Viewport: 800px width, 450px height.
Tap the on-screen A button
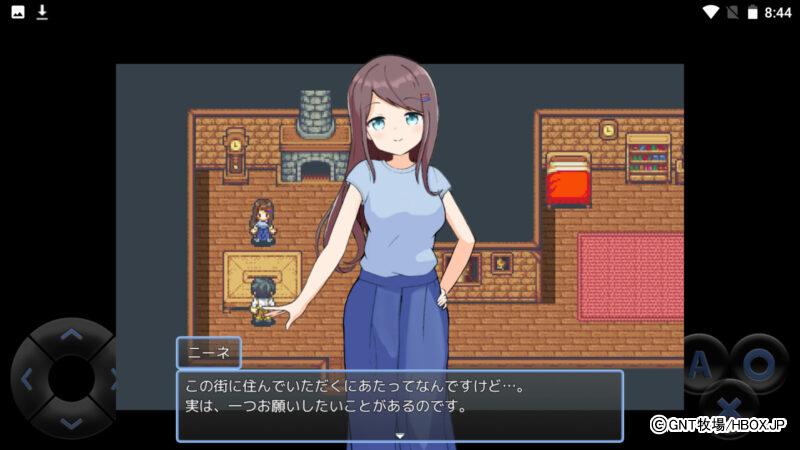click(701, 364)
